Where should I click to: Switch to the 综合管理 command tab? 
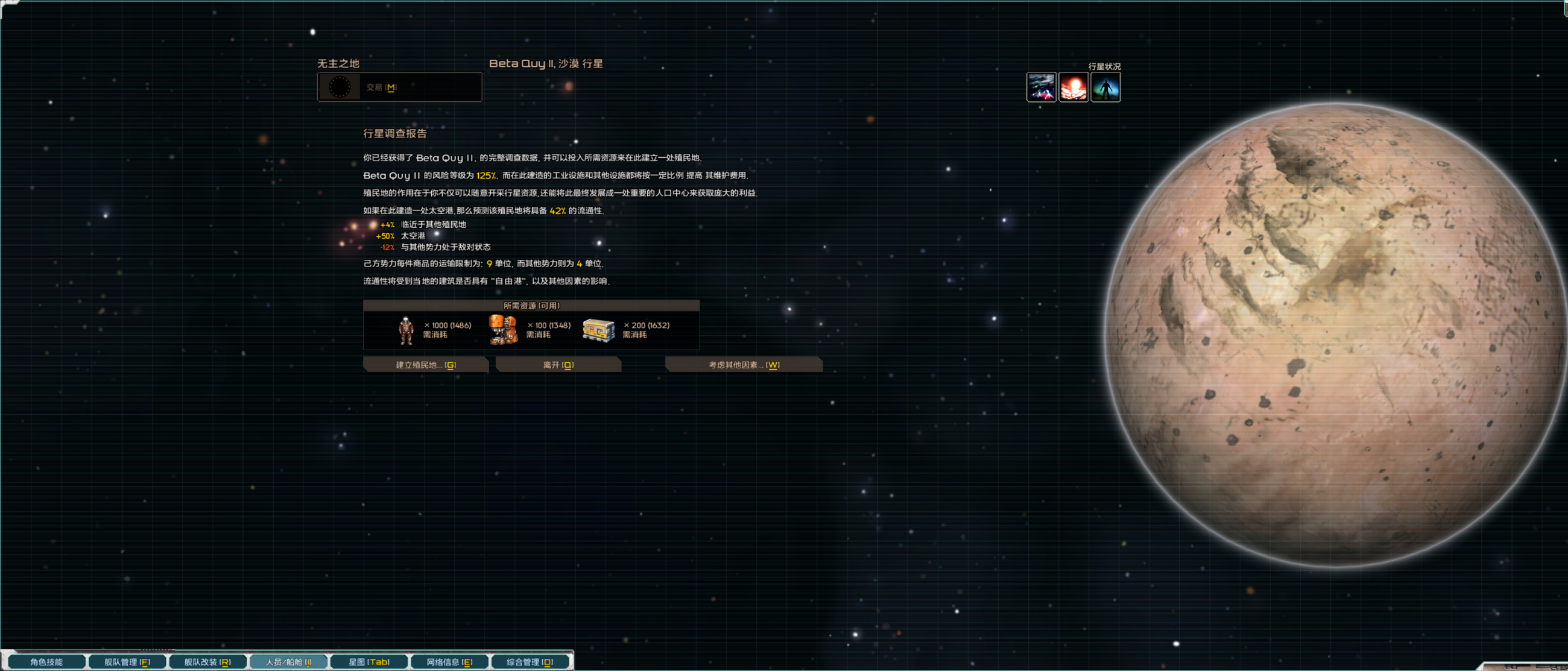pos(530,661)
